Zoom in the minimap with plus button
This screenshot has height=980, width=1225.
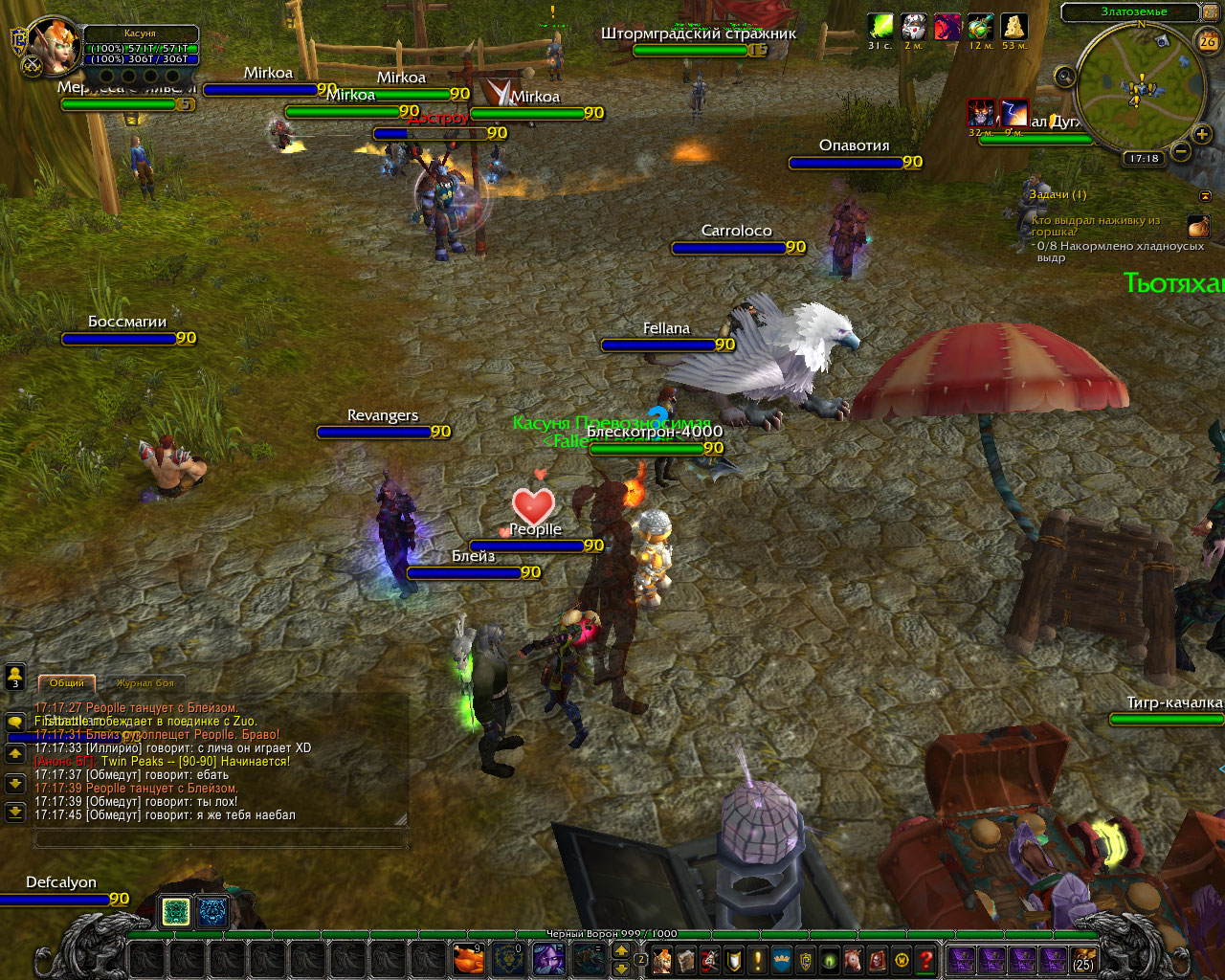[x=1202, y=134]
